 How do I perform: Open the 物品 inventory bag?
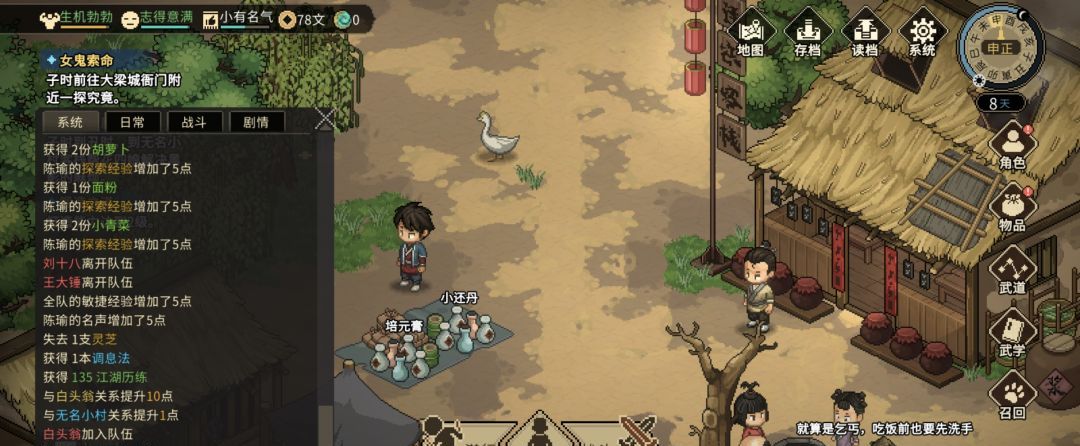1012,208
